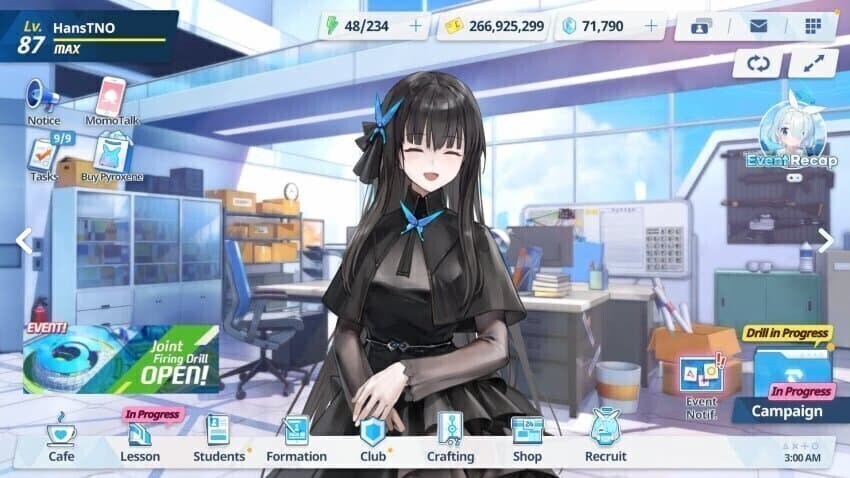Open the Tasks checklist
The image size is (850, 478).
43,158
